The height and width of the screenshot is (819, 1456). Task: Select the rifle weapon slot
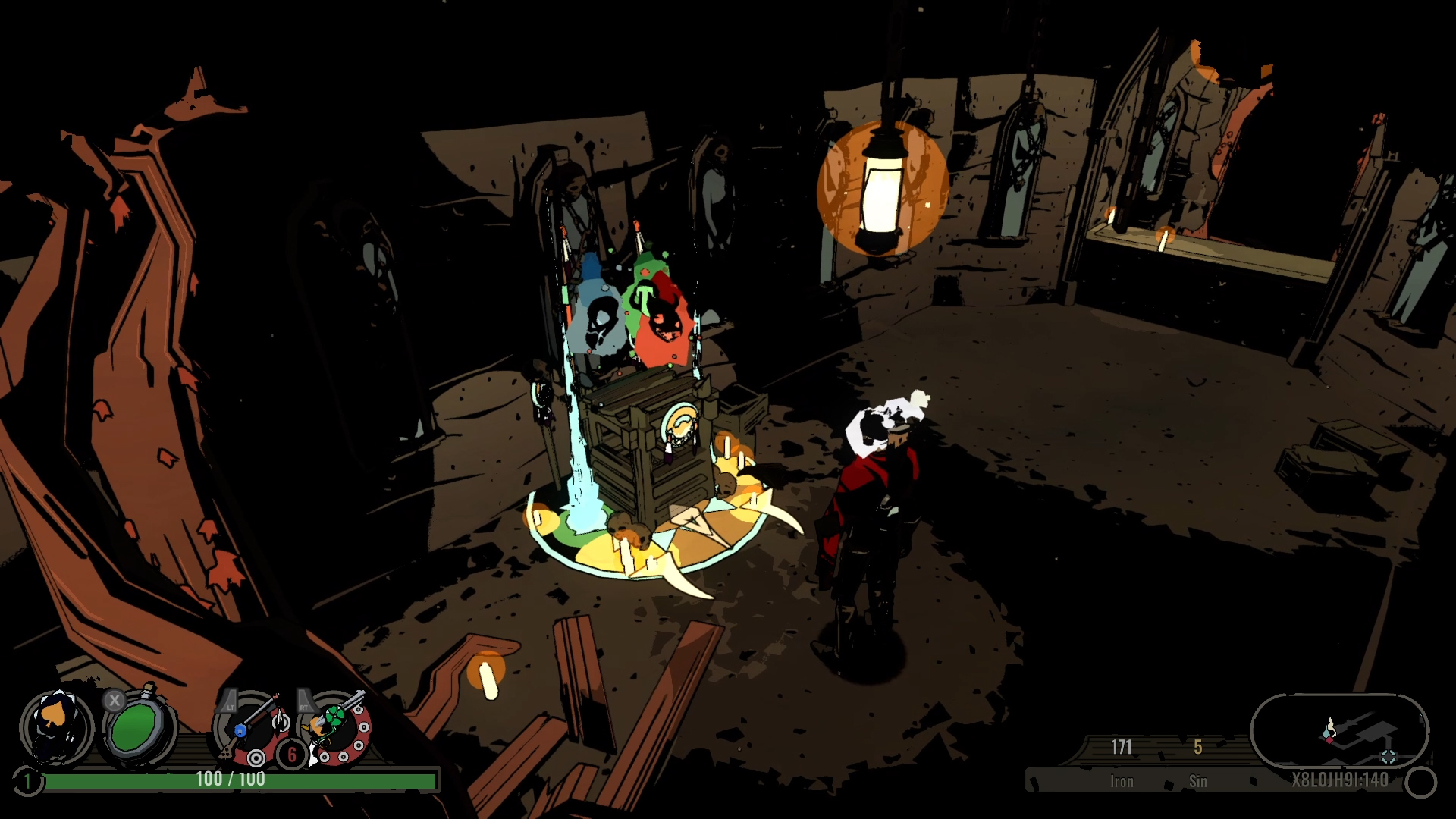(x=253, y=728)
